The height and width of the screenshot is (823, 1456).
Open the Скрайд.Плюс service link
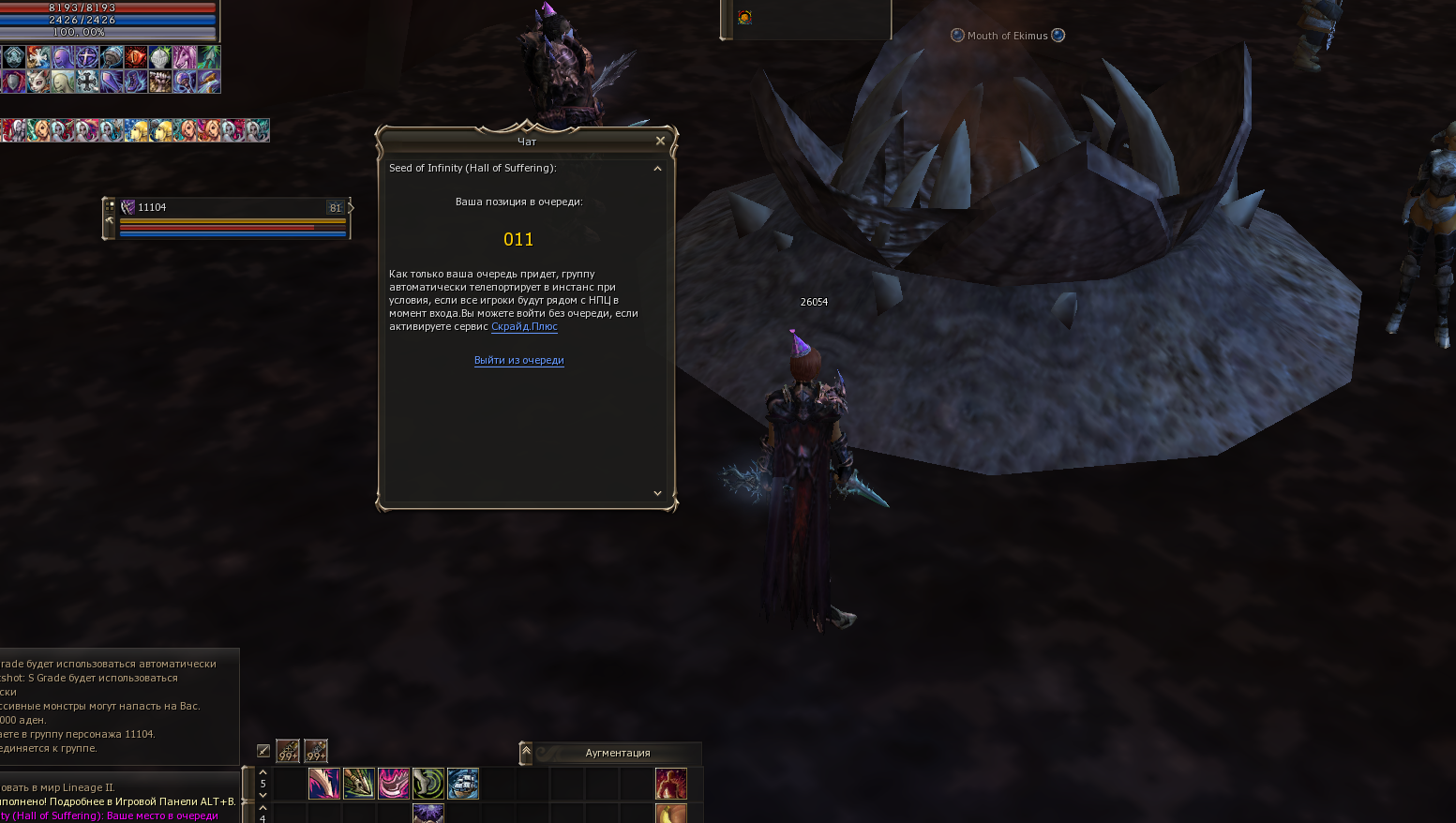tap(524, 326)
